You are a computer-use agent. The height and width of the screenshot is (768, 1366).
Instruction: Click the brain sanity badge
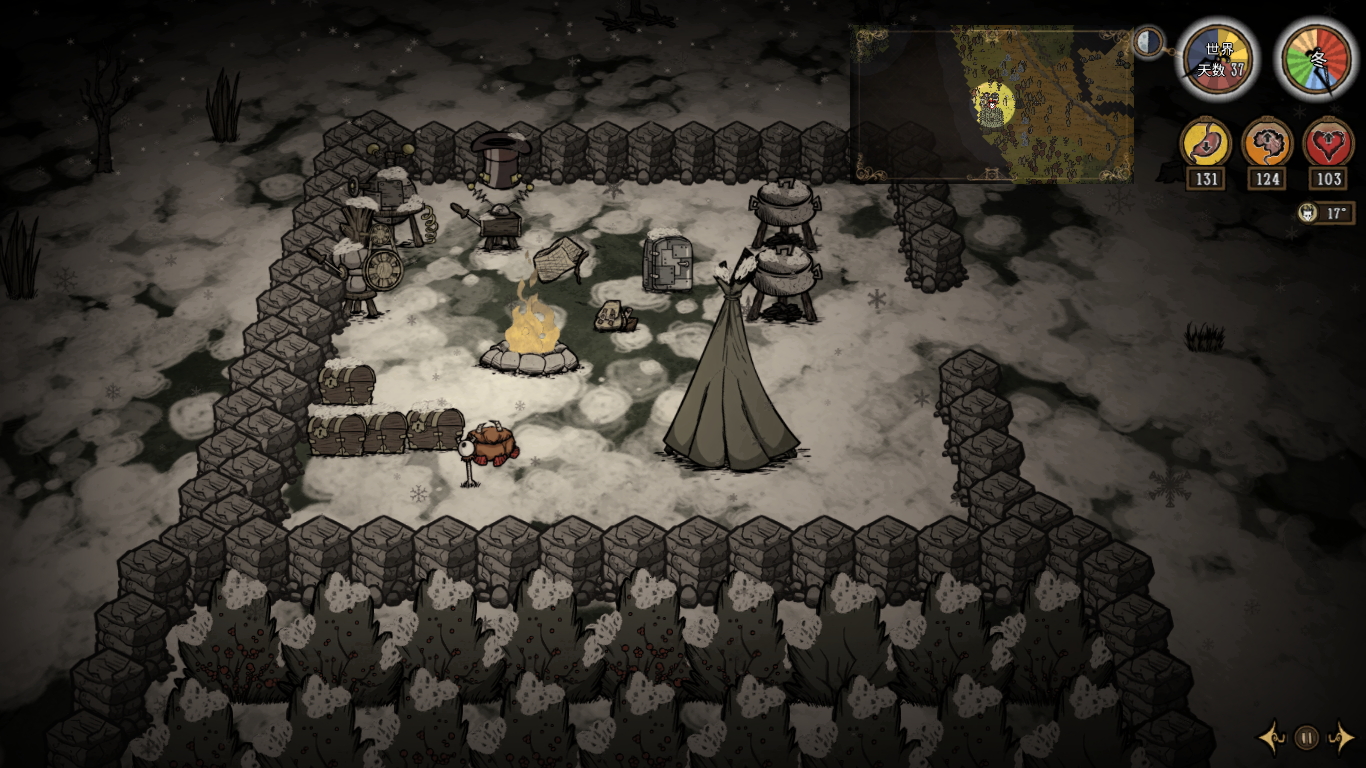tap(1267, 143)
